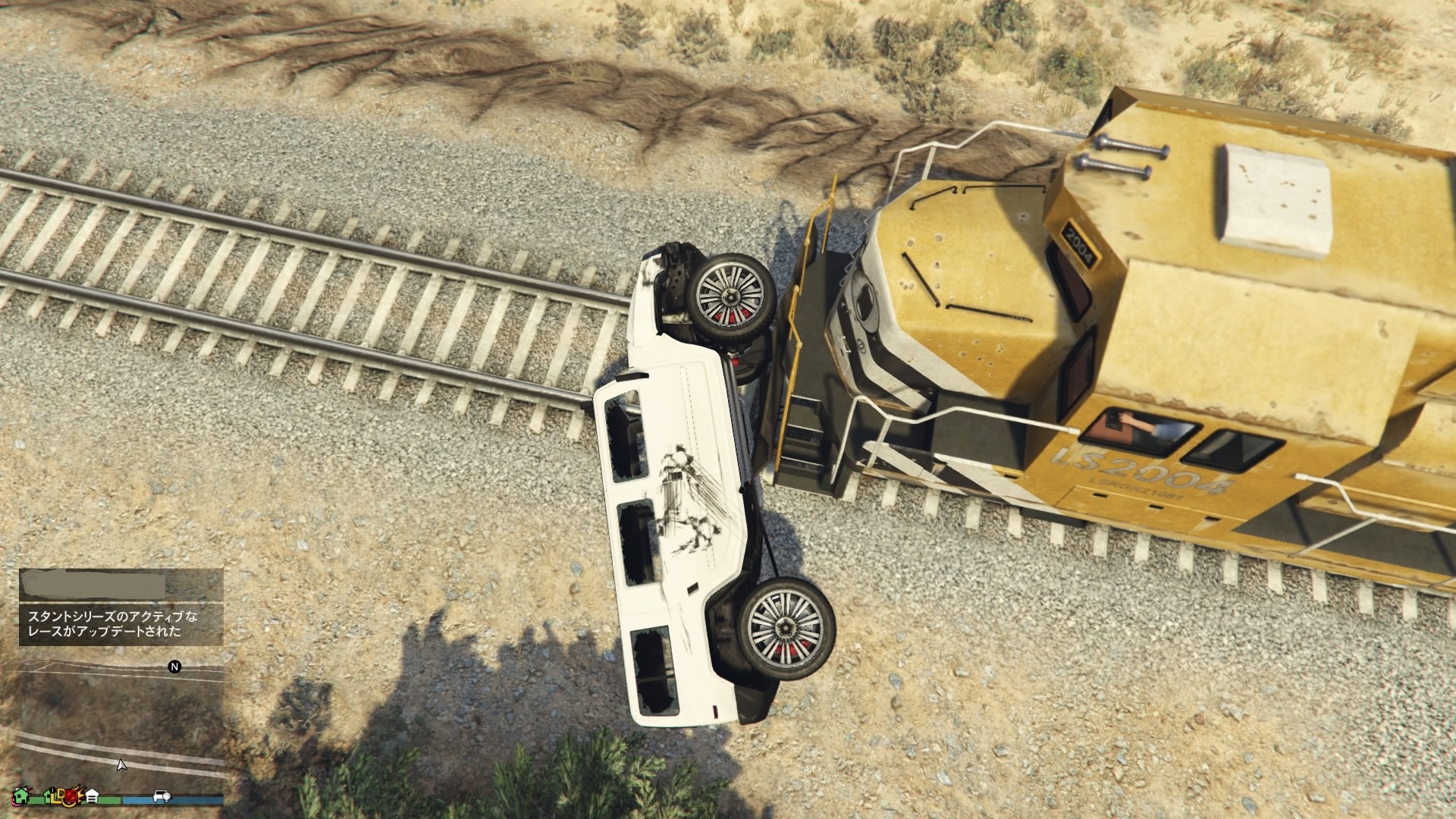Select the north compass marker on minimap

pos(174,667)
